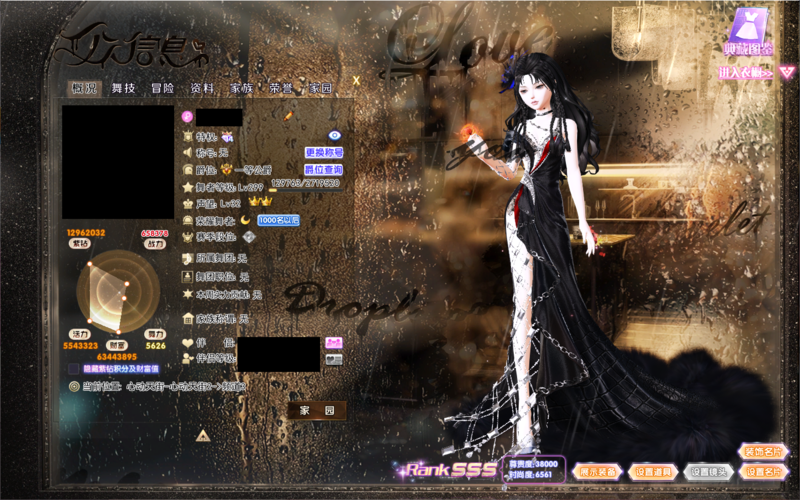Open the 设置名片 option

[763, 471]
